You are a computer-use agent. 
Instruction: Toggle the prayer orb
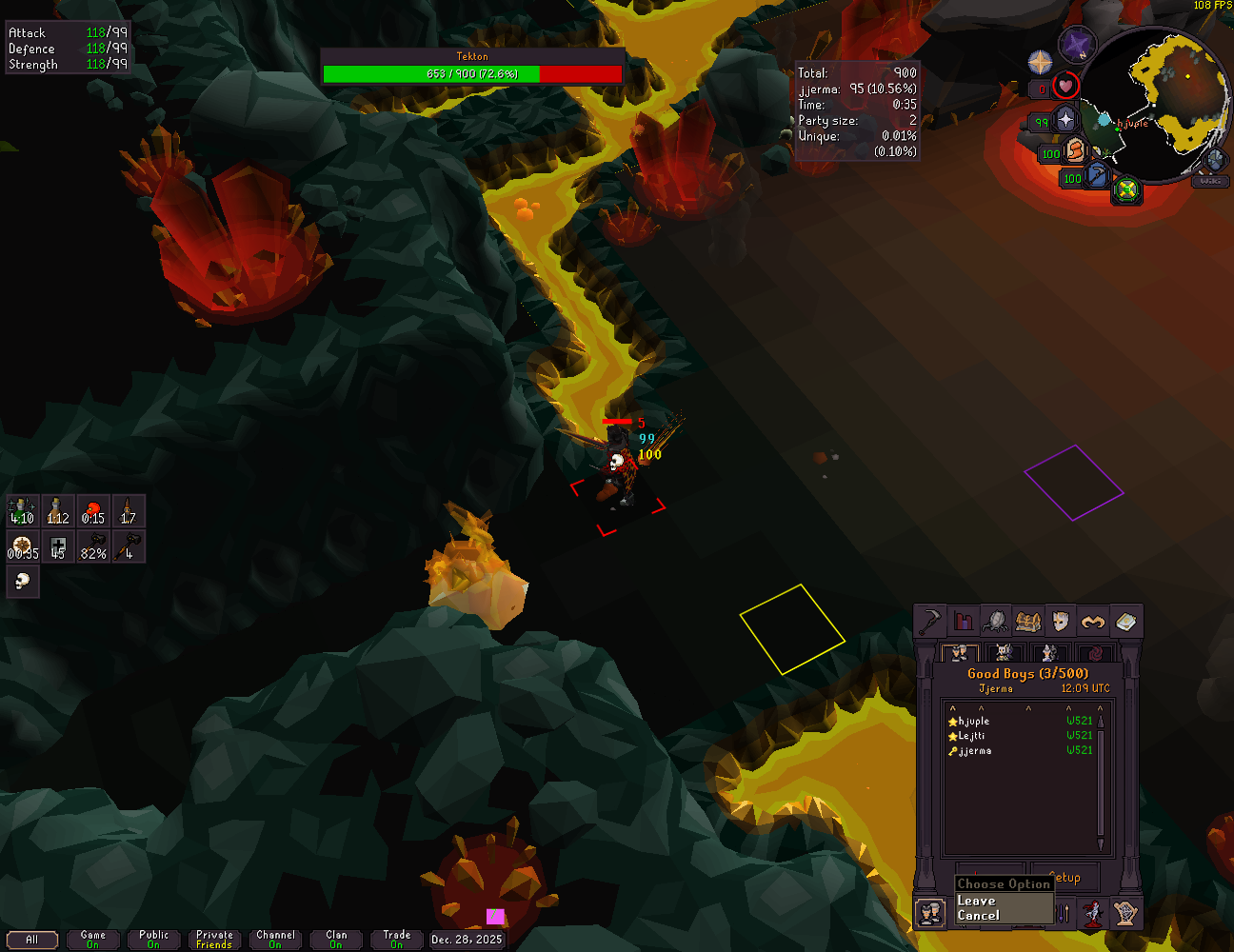1065,120
